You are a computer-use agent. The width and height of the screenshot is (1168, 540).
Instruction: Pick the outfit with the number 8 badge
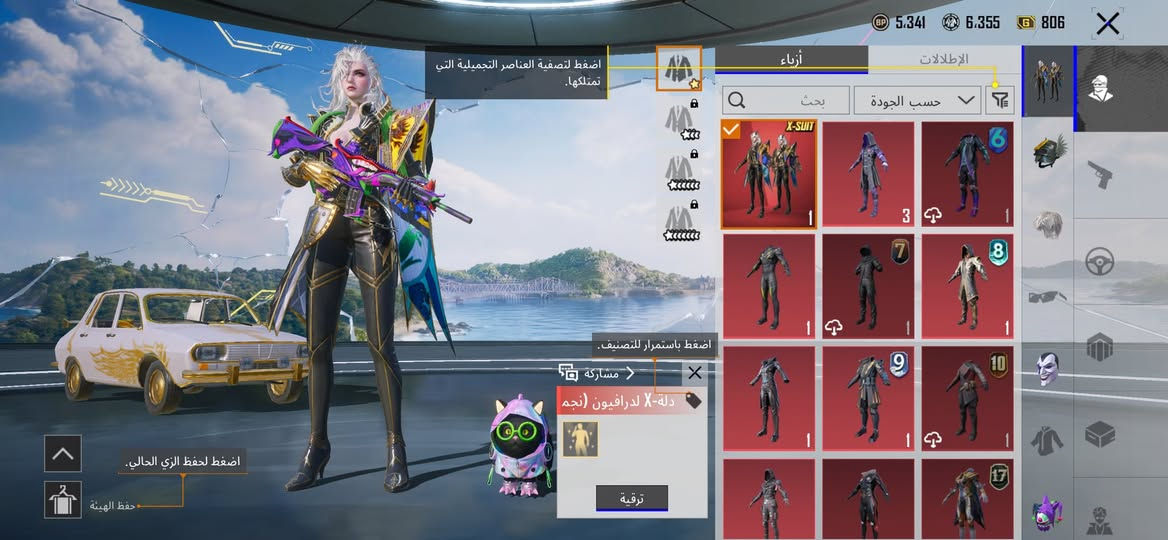(967, 287)
